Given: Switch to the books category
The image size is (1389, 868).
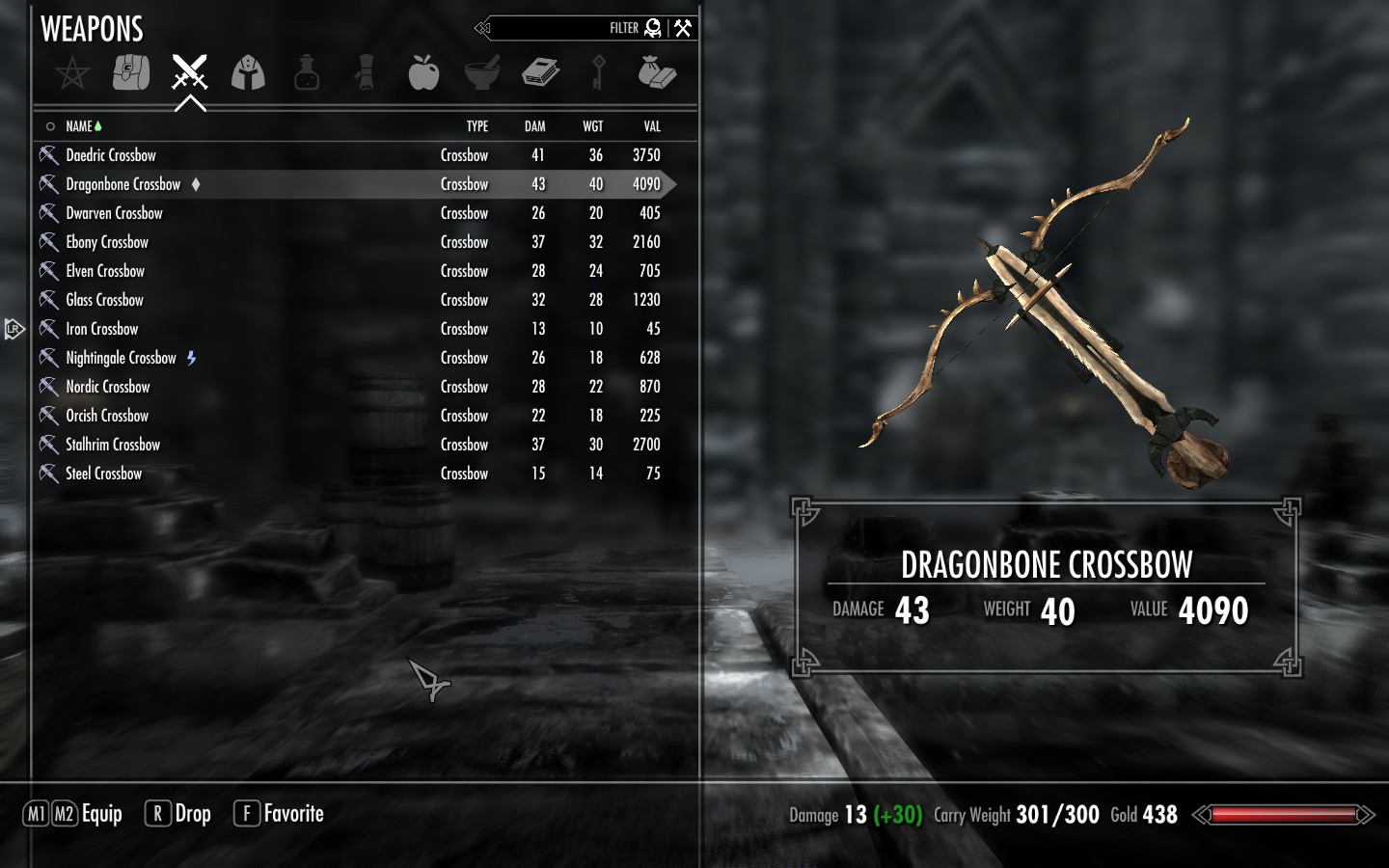Looking at the screenshot, I should (540, 72).
